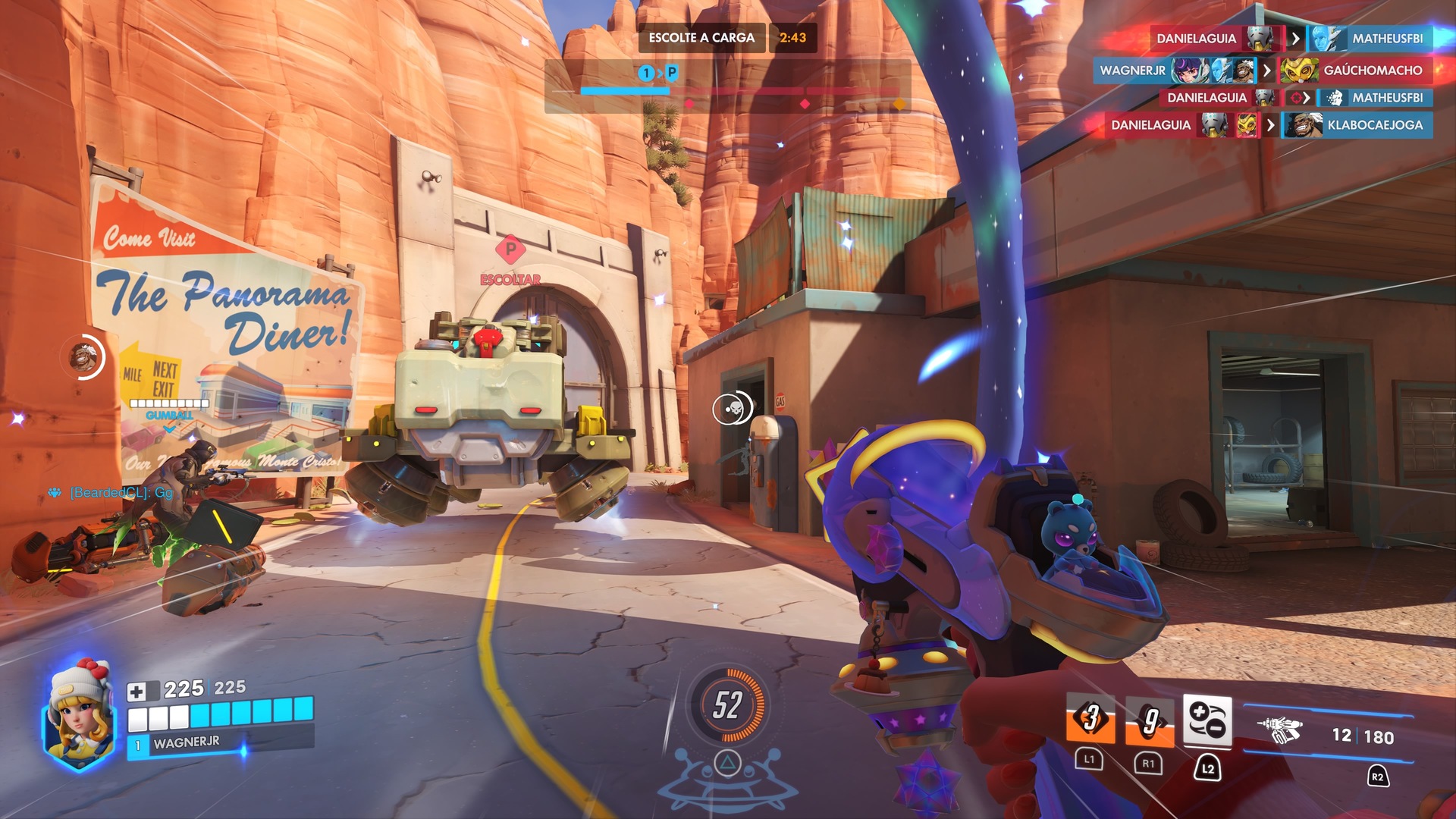The height and width of the screenshot is (819, 1456).
Task: Click the ultimate charge meter showing 52
Action: (x=727, y=705)
